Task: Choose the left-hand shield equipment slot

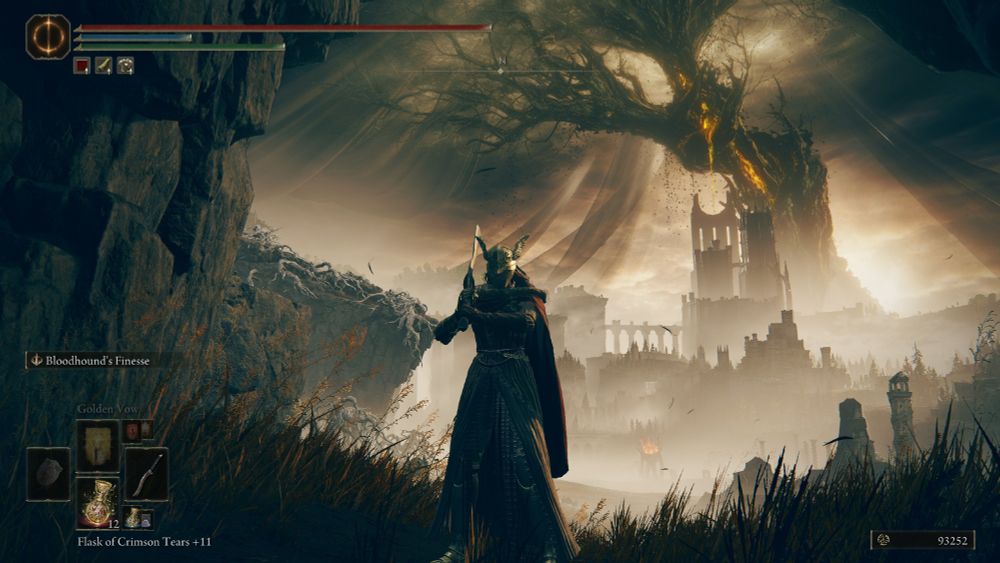Action: pos(48,474)
